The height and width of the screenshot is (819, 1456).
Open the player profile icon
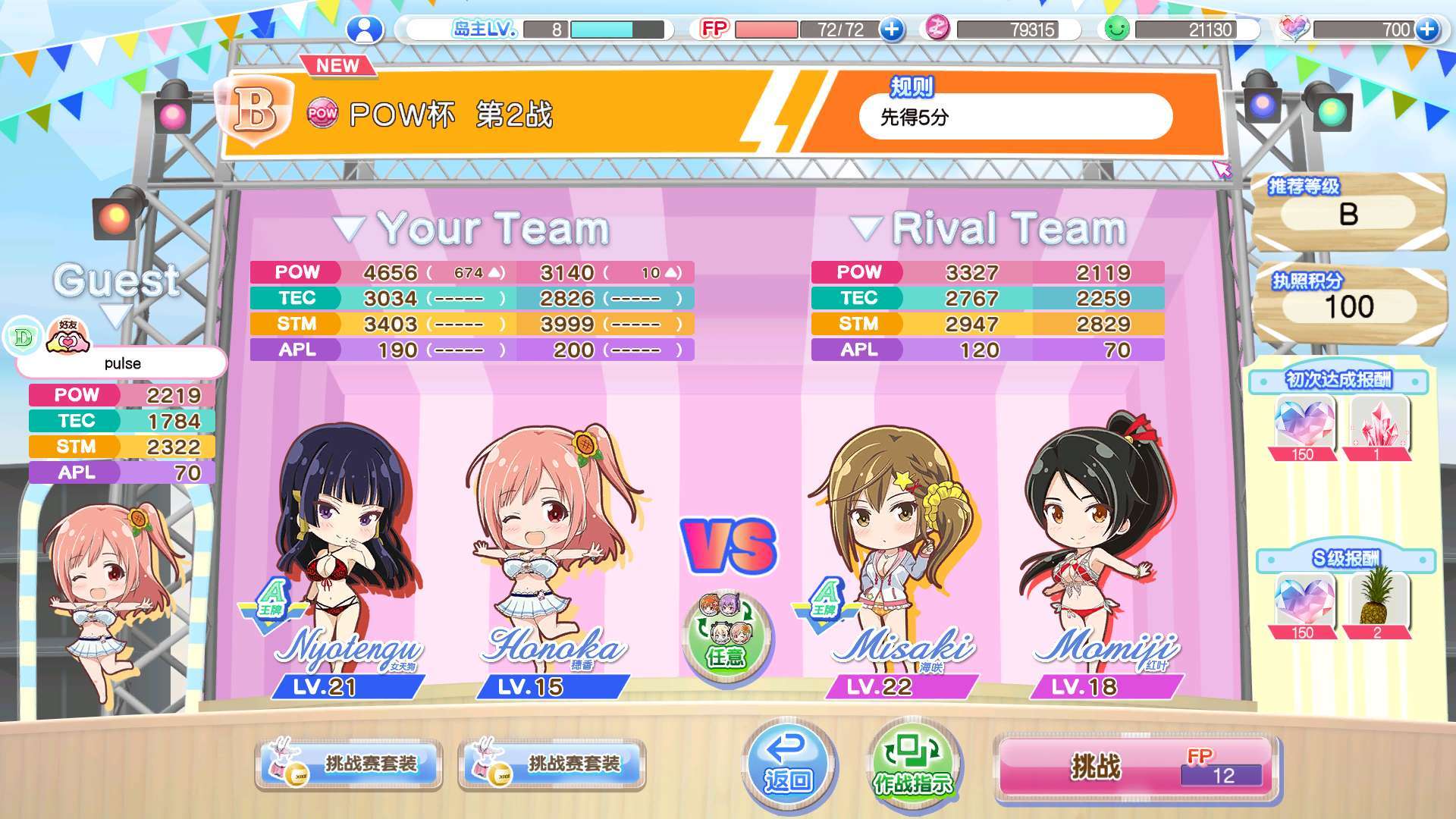click(x=365, y=30)
